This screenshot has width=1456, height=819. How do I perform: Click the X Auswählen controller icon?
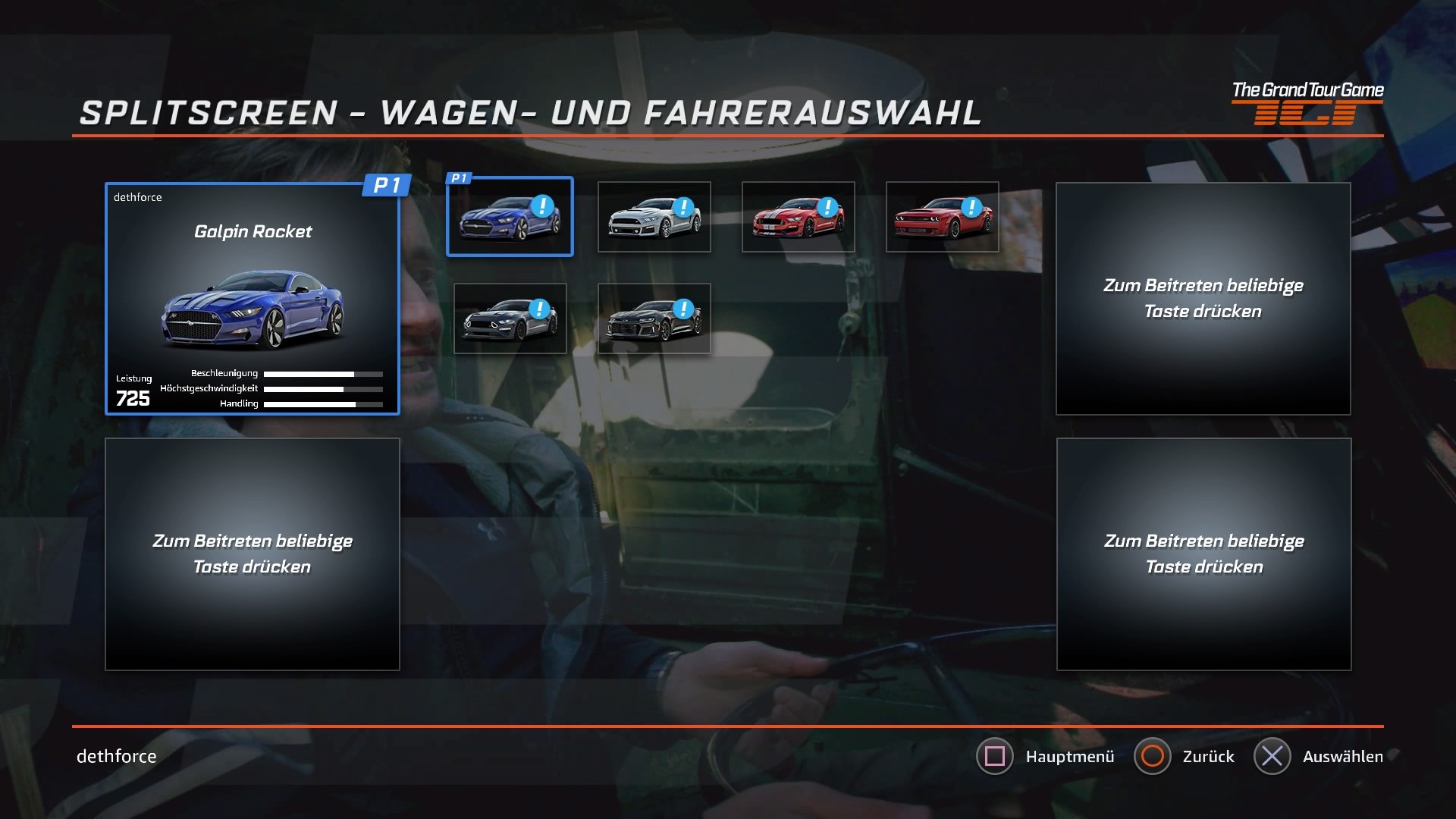point(1272,756)
